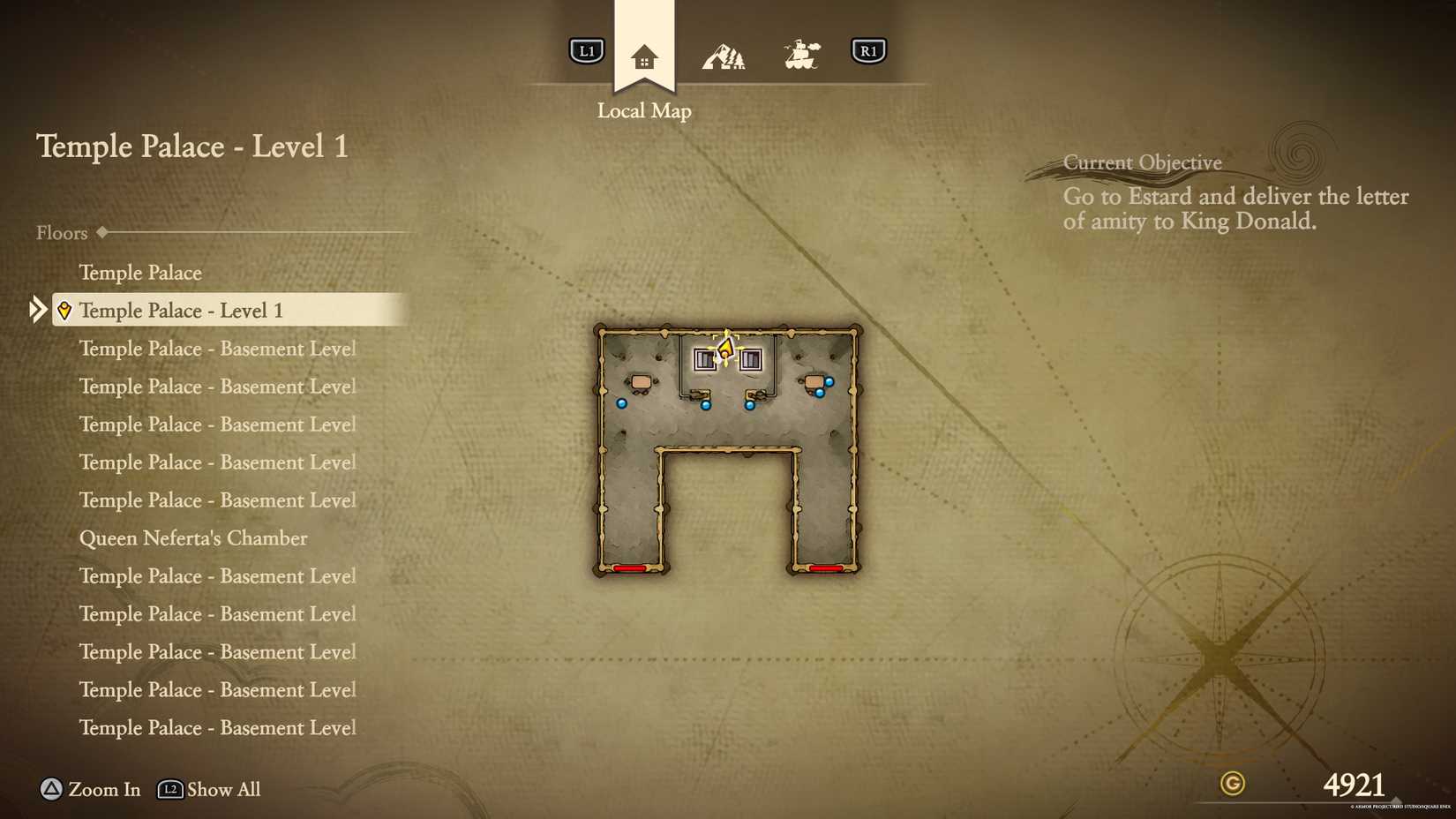Select Temple Palace - Level 1 floor
Screen dimensions: 1456x819
(181, 311)
